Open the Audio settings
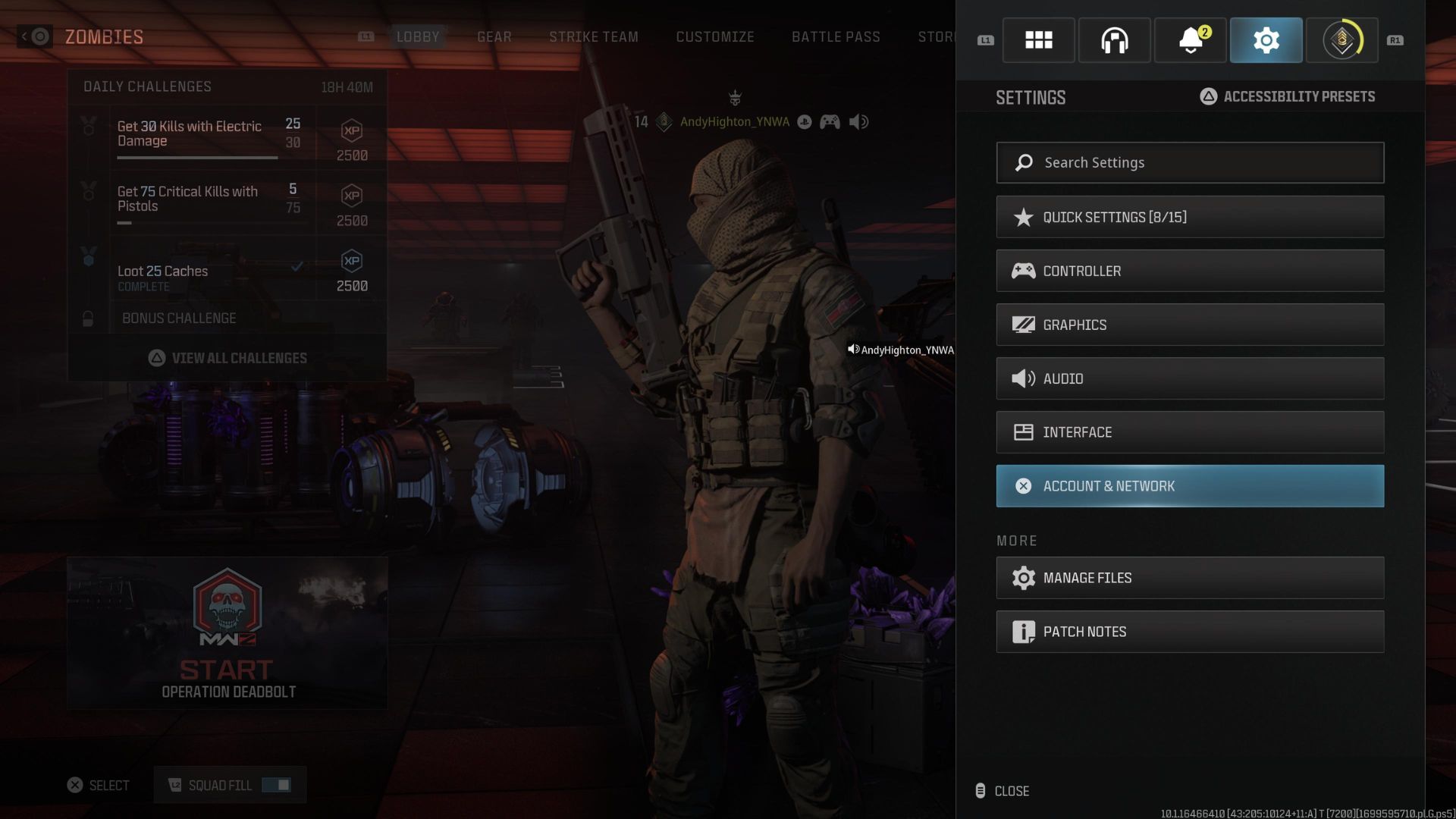1456x819 pixels. click(x=1189, y=378)
